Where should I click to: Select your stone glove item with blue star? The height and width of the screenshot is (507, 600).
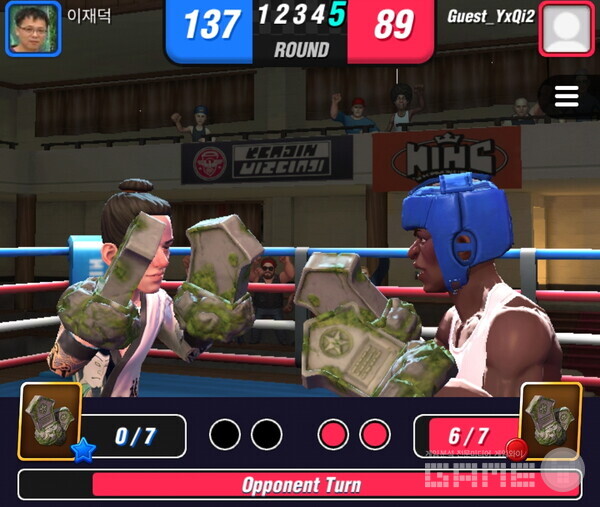(50, 421)
